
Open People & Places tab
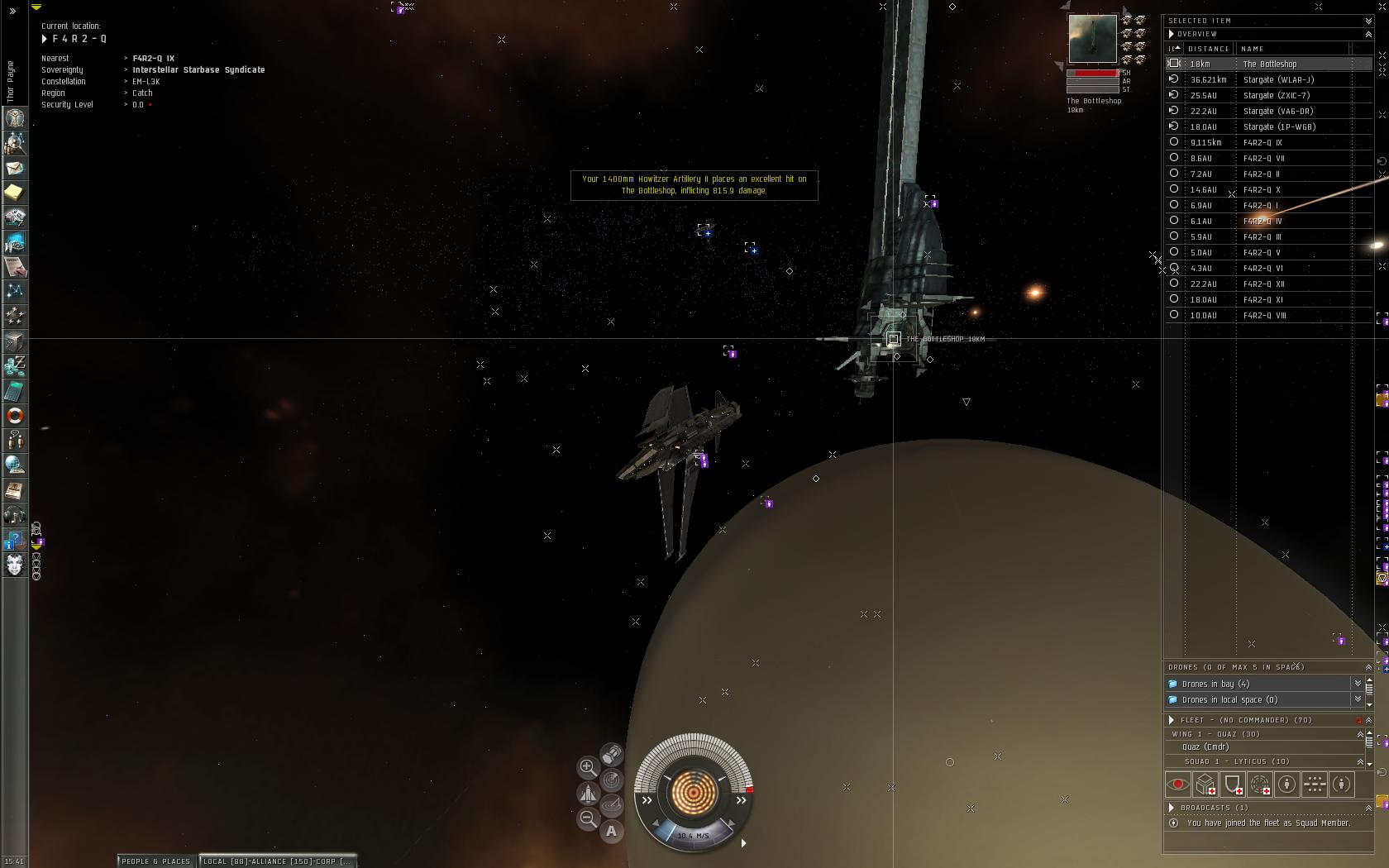point(156,861)
